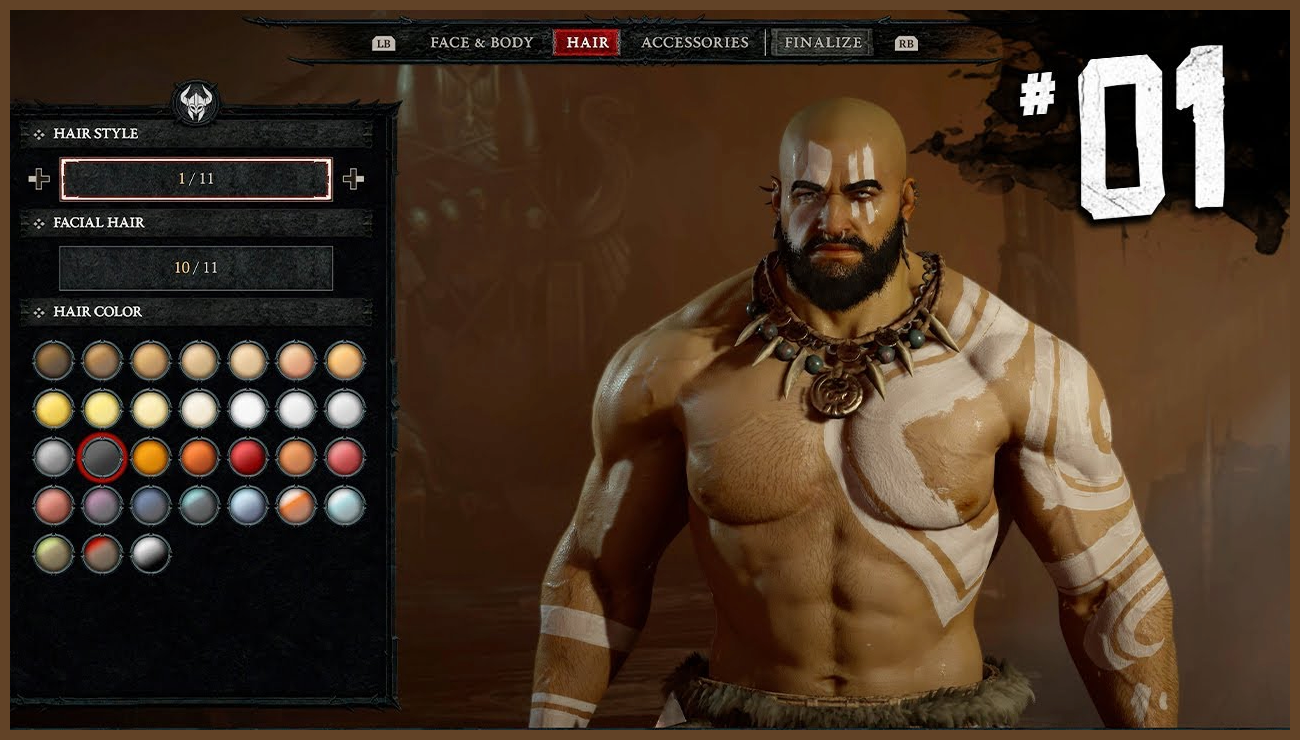Screen dimensions: 1300x740
Task: Pick the red and black split swatch
Action: (102, 553)
